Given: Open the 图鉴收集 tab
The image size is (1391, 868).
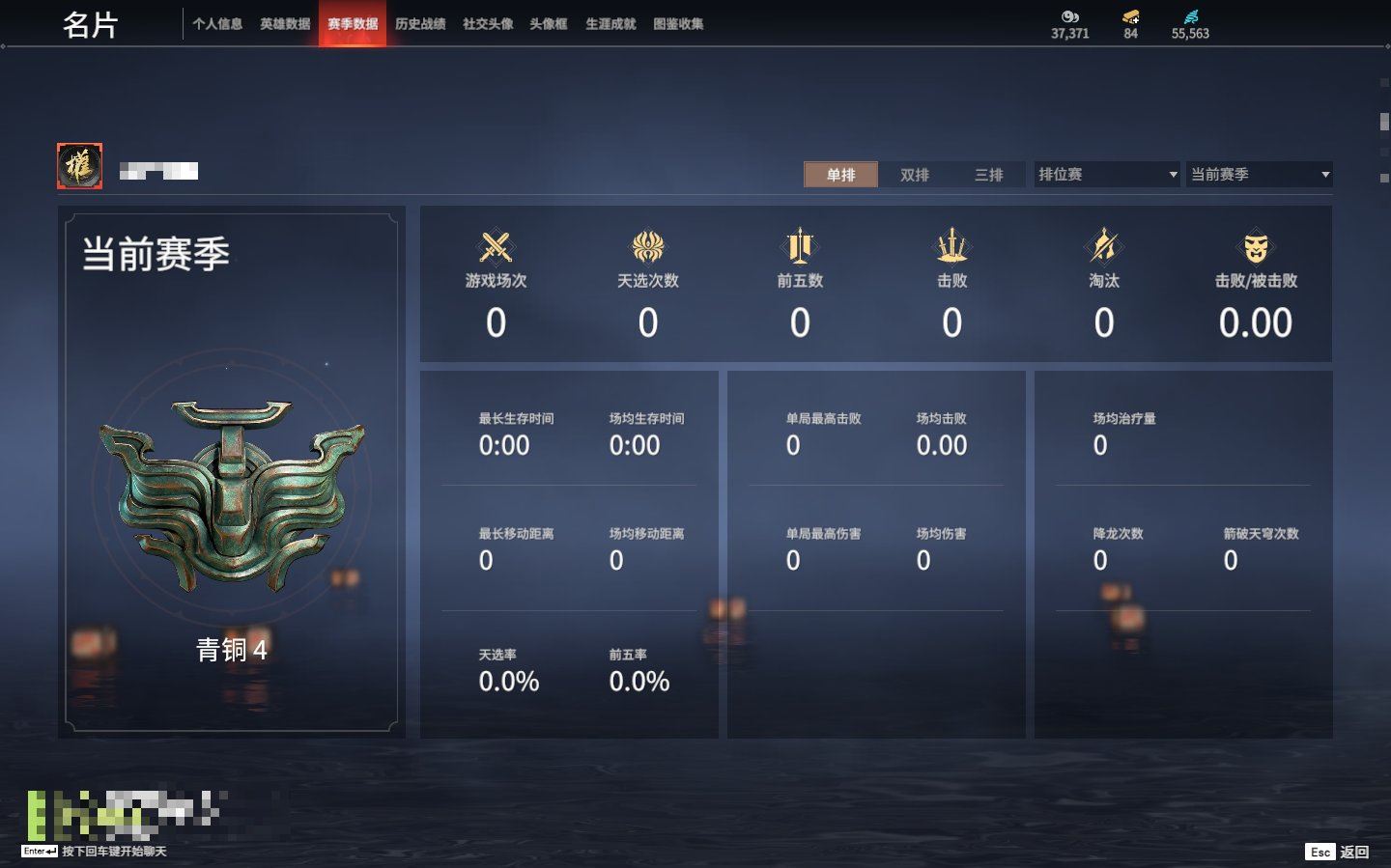Looking at the screenshot, I should [678, 24].
